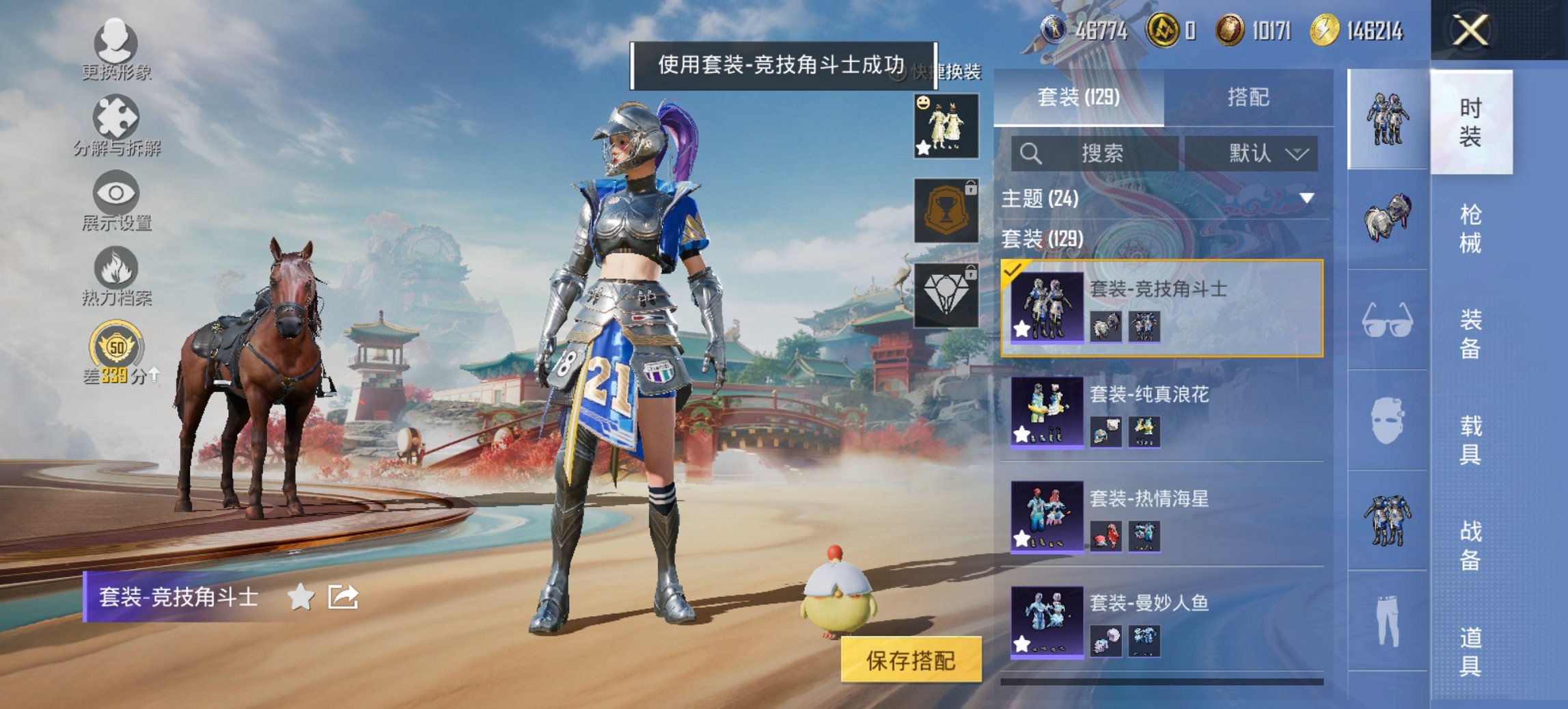Toggle the smiley emote on quick-swap outfit

pos(922,103)
